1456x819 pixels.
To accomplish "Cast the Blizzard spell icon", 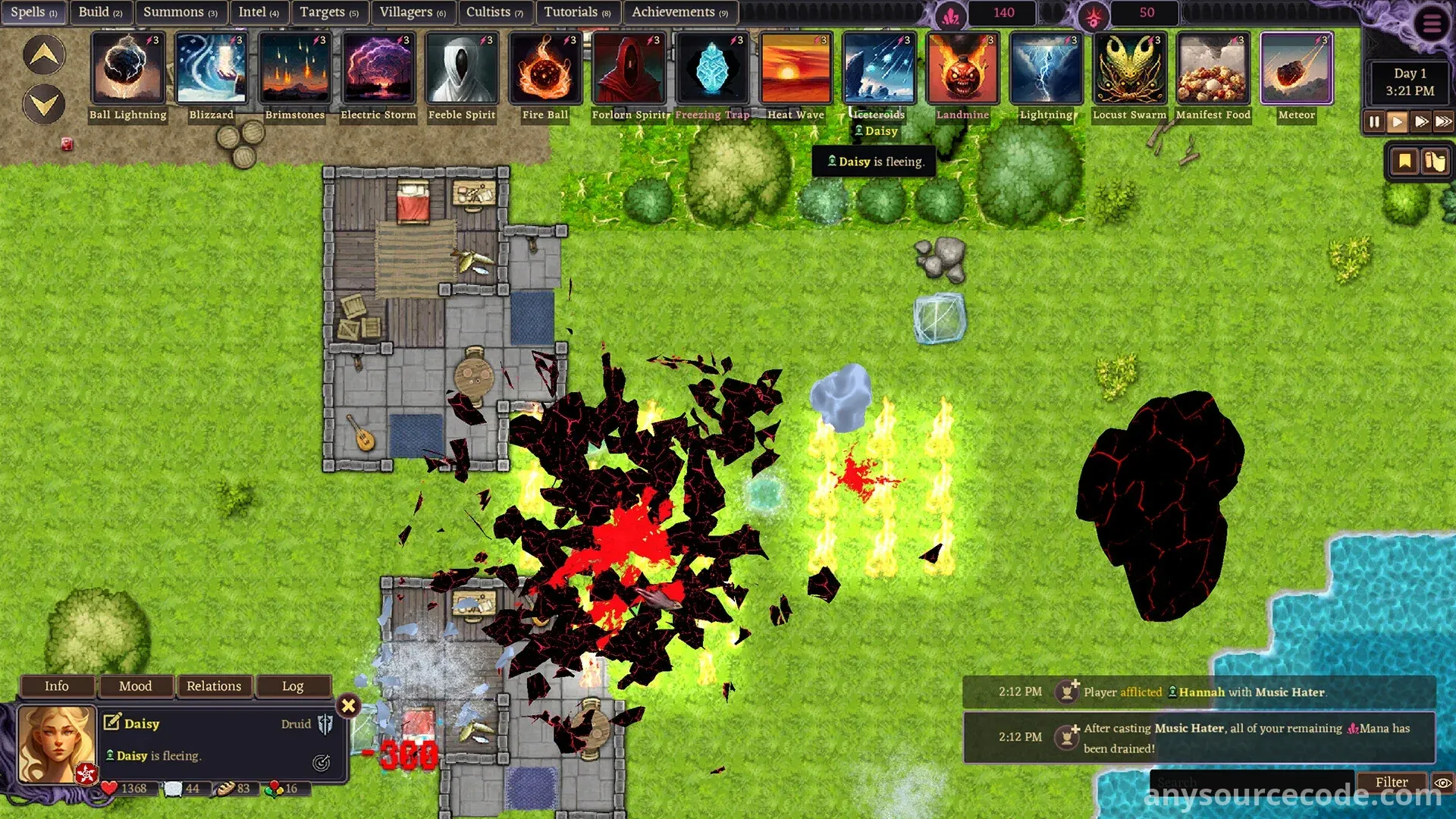I will tap(212, 69).
